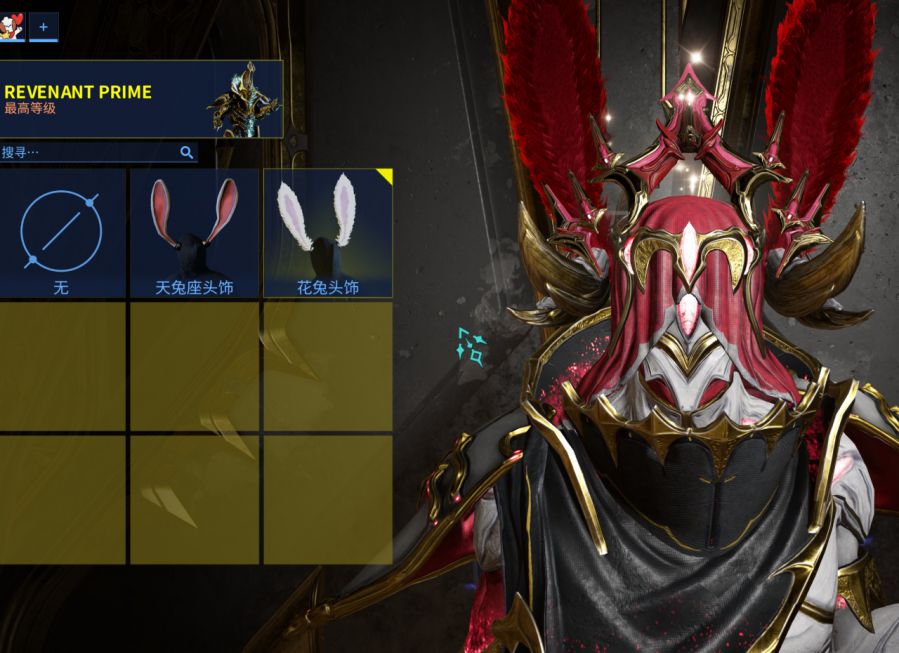
Task: Click the magnifying glass search icon
Action: [x=186, y=153]
